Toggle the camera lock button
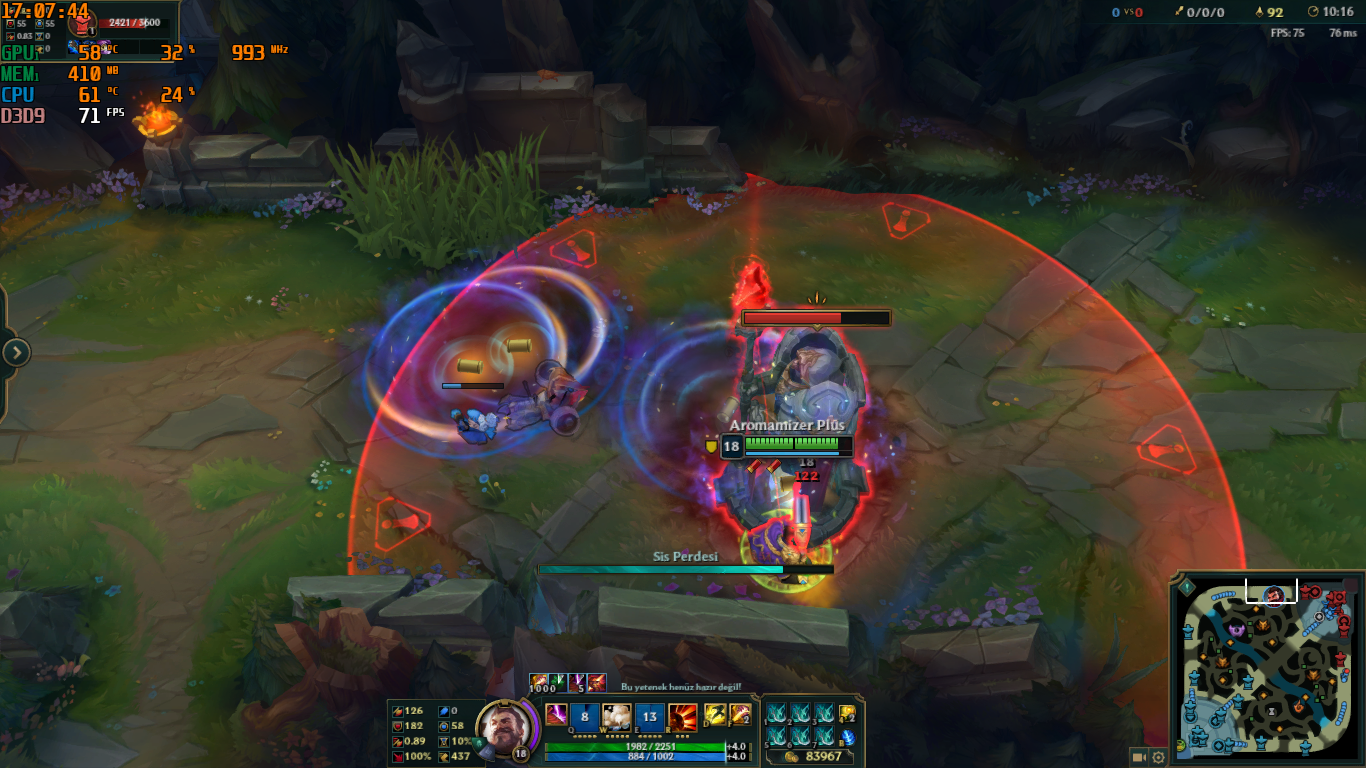The width and height of the screenshot is (1366, 768). (1138, 756)
